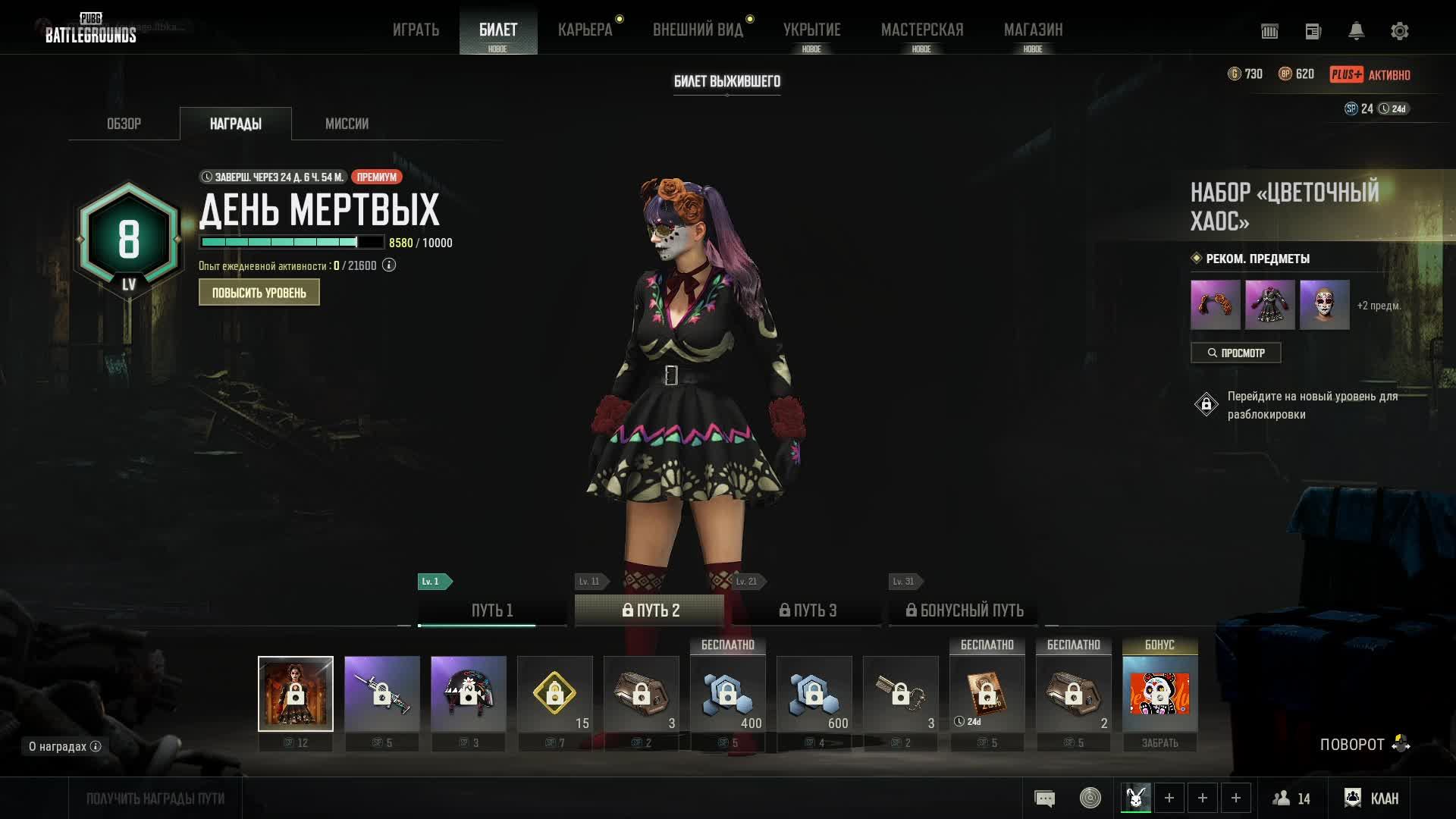The image size is (1456, 819).
Task: Switch to the МИССИИ tab
Action: [x=347, y=124]
